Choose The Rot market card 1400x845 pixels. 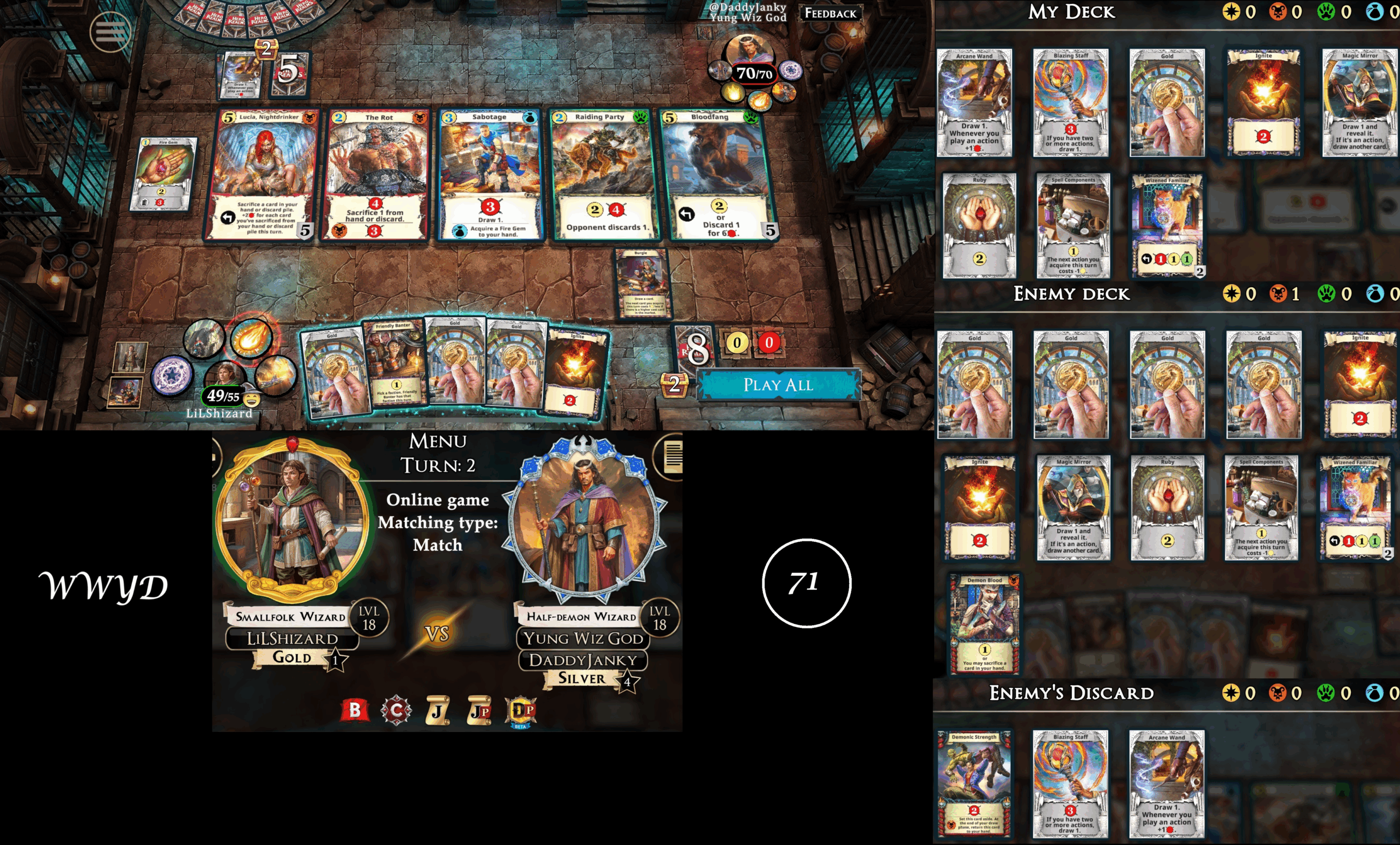point(376,174)
